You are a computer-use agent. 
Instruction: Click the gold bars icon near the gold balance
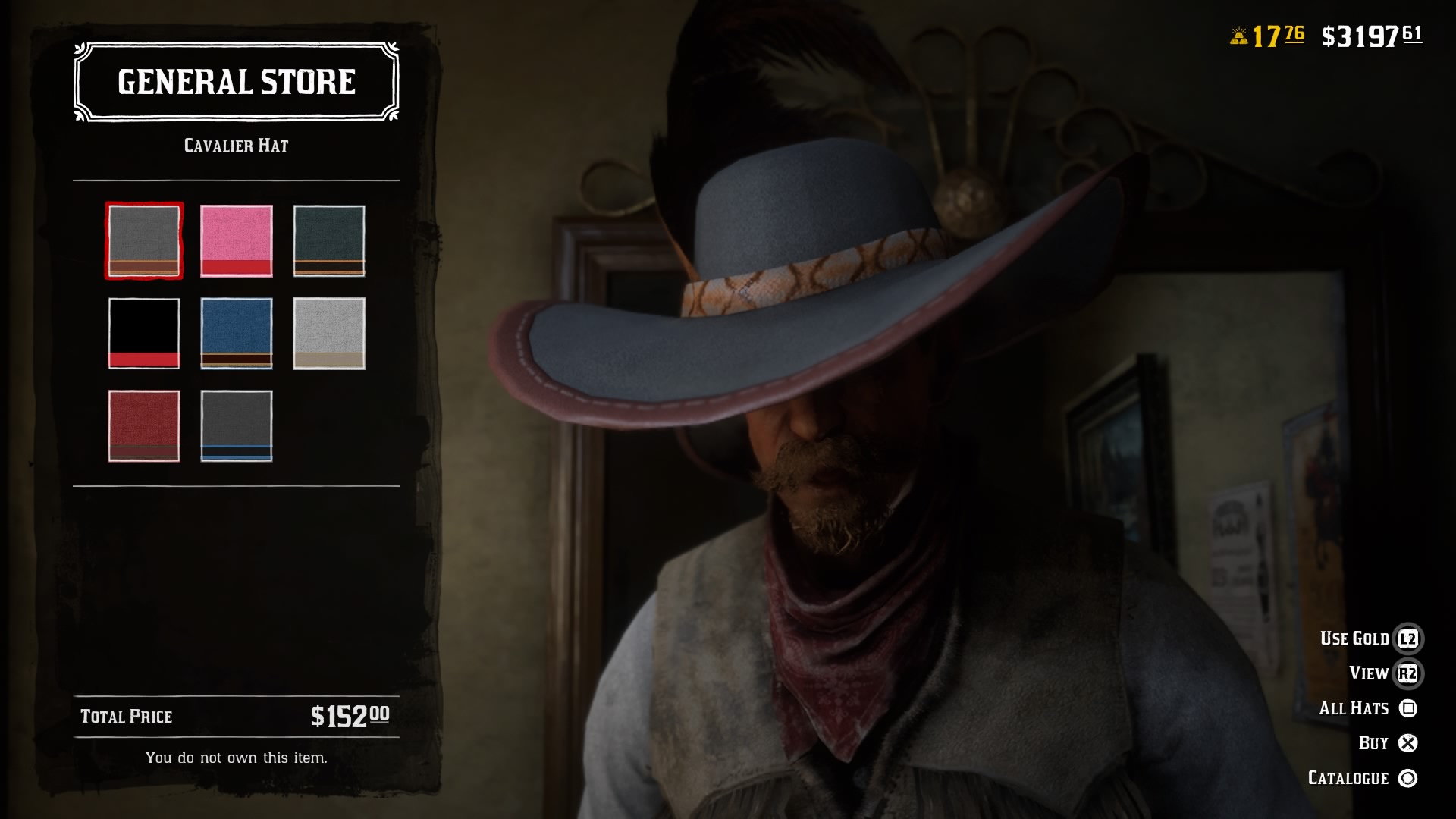pos(1239,34)
